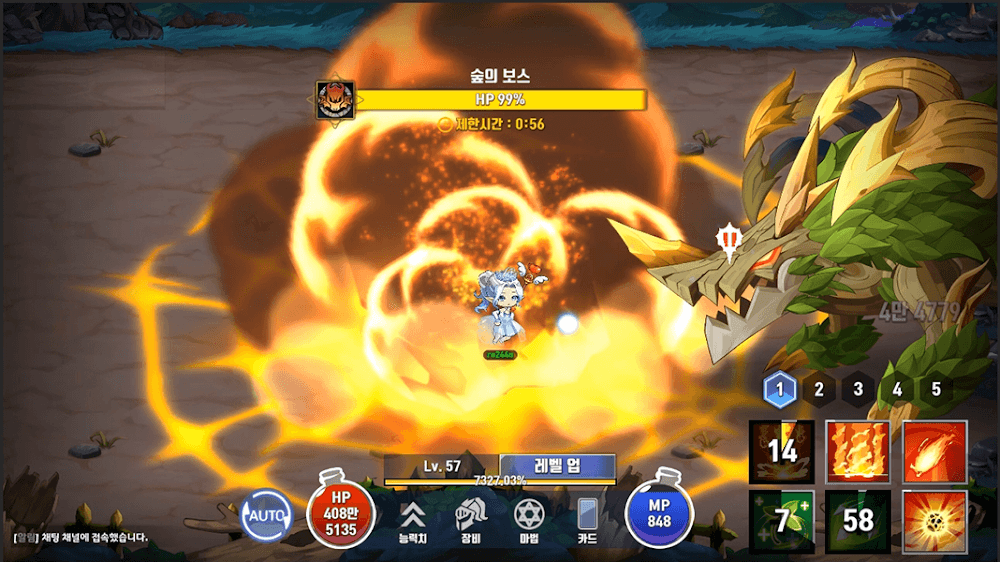Open the 장비 equipment helmet menu
1000x562 pixels.
click(x=470, y=520)
